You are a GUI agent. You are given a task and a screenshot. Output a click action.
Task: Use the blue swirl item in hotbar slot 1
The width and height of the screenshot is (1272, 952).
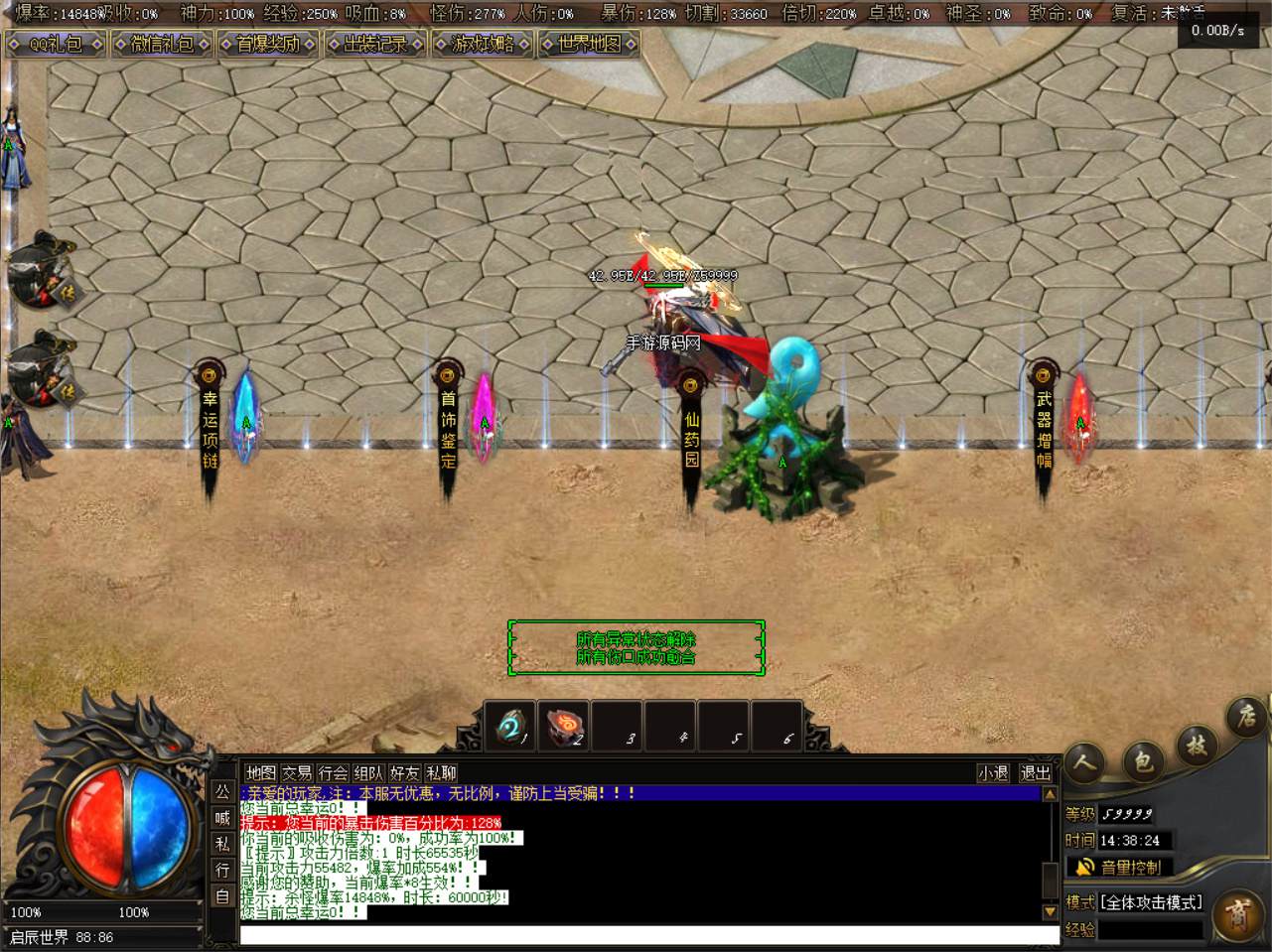pyautogui.click(x=509, y=727)
